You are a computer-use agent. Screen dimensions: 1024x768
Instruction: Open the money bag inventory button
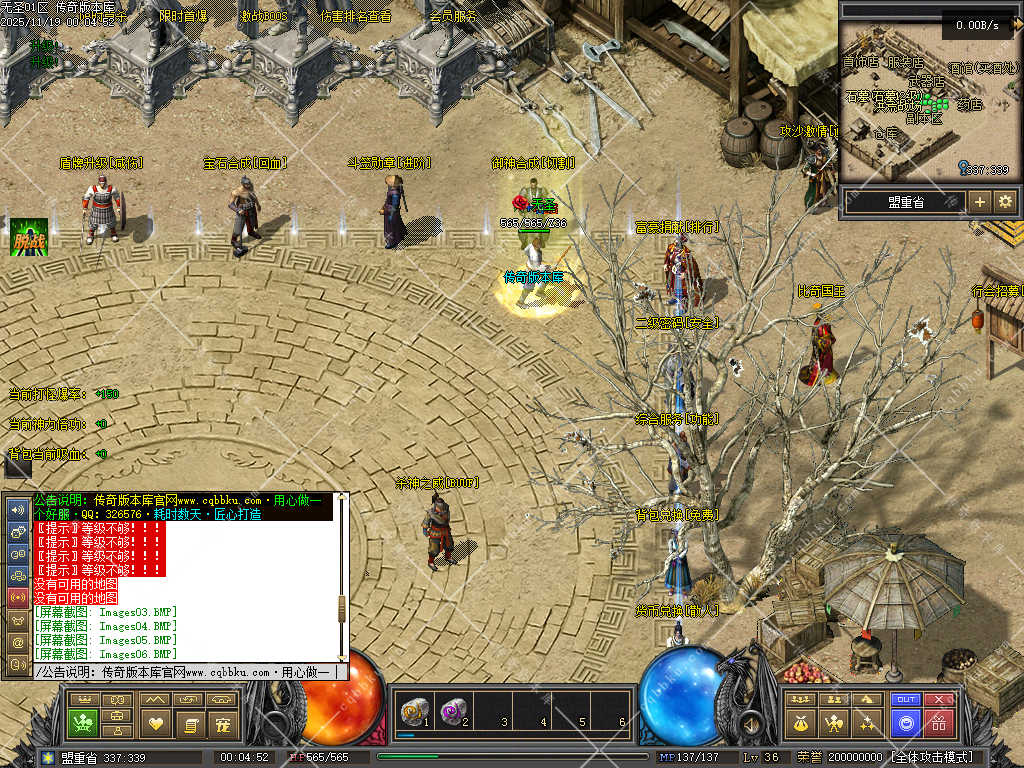[x=800, y=722]
